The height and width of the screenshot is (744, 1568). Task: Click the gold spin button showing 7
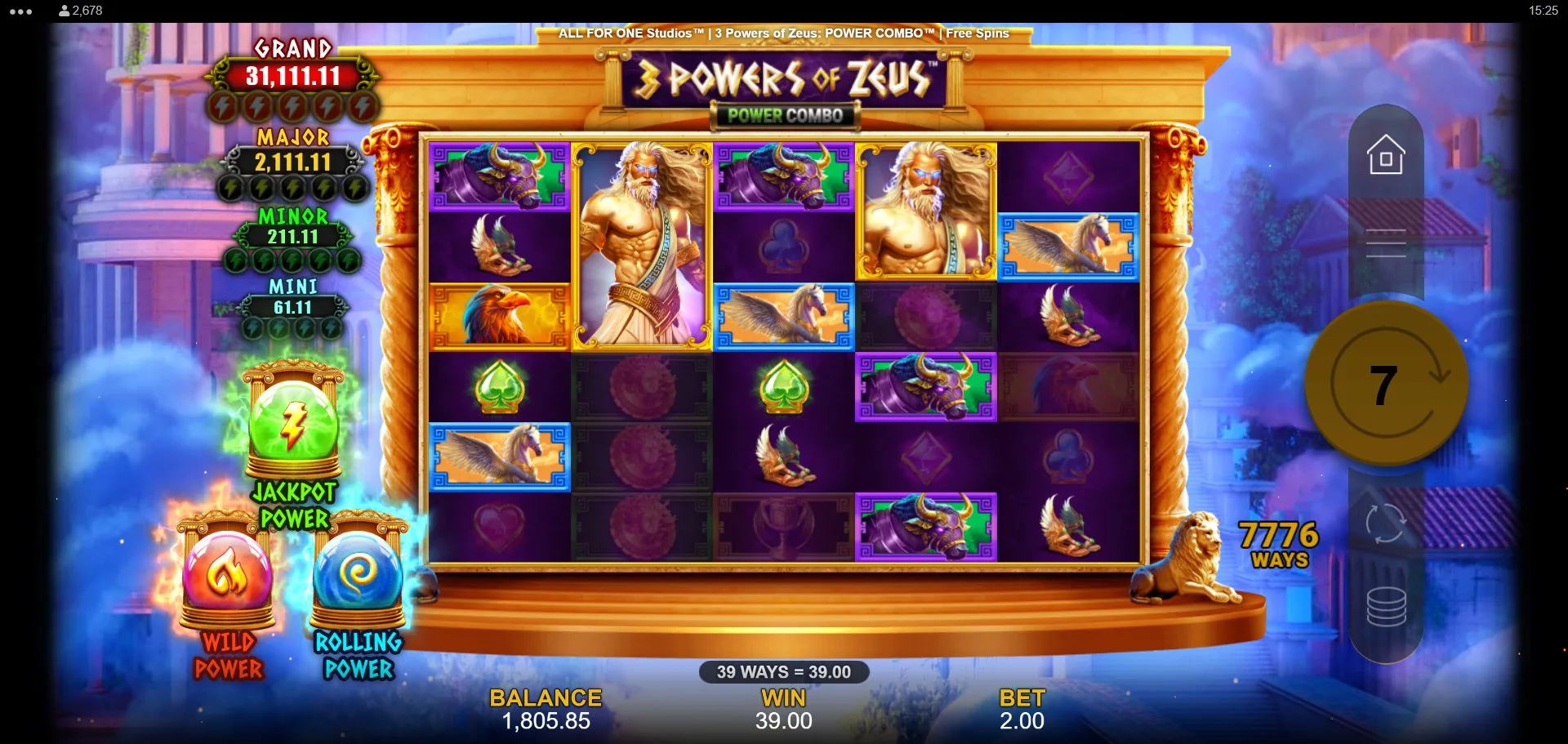click(1385, 384)
